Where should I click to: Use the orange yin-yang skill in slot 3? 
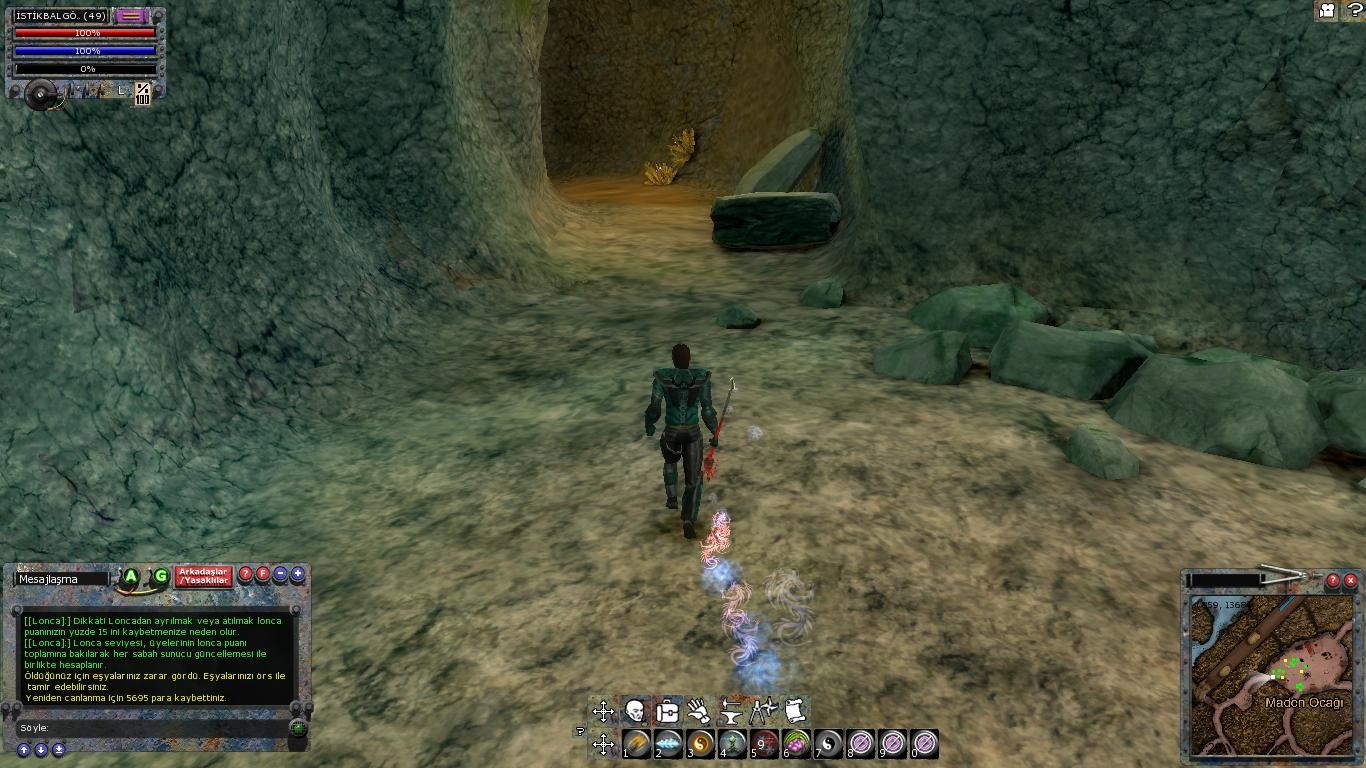(700, 744)
